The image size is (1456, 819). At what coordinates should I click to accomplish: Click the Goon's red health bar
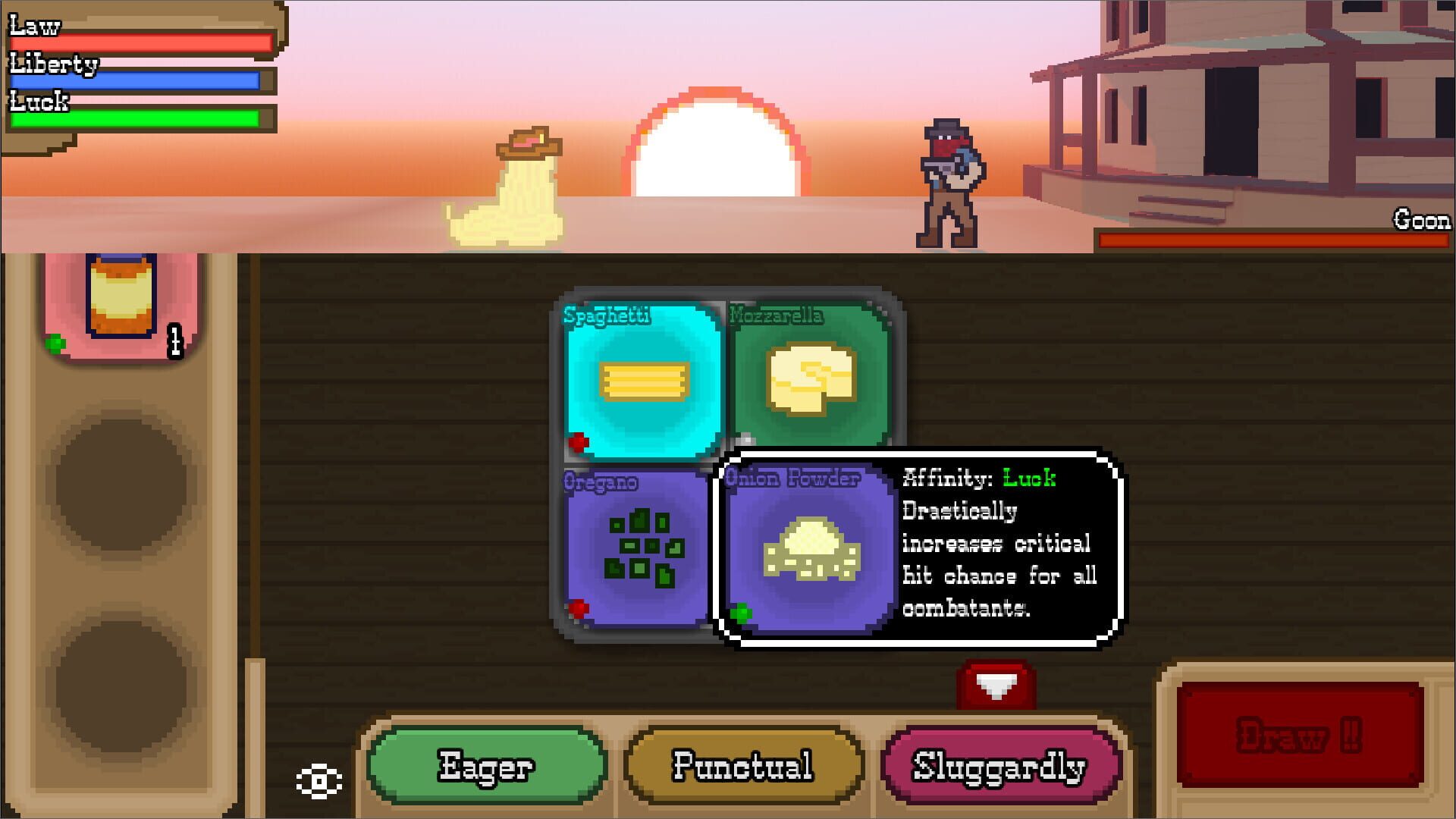tap(1274, 239)
